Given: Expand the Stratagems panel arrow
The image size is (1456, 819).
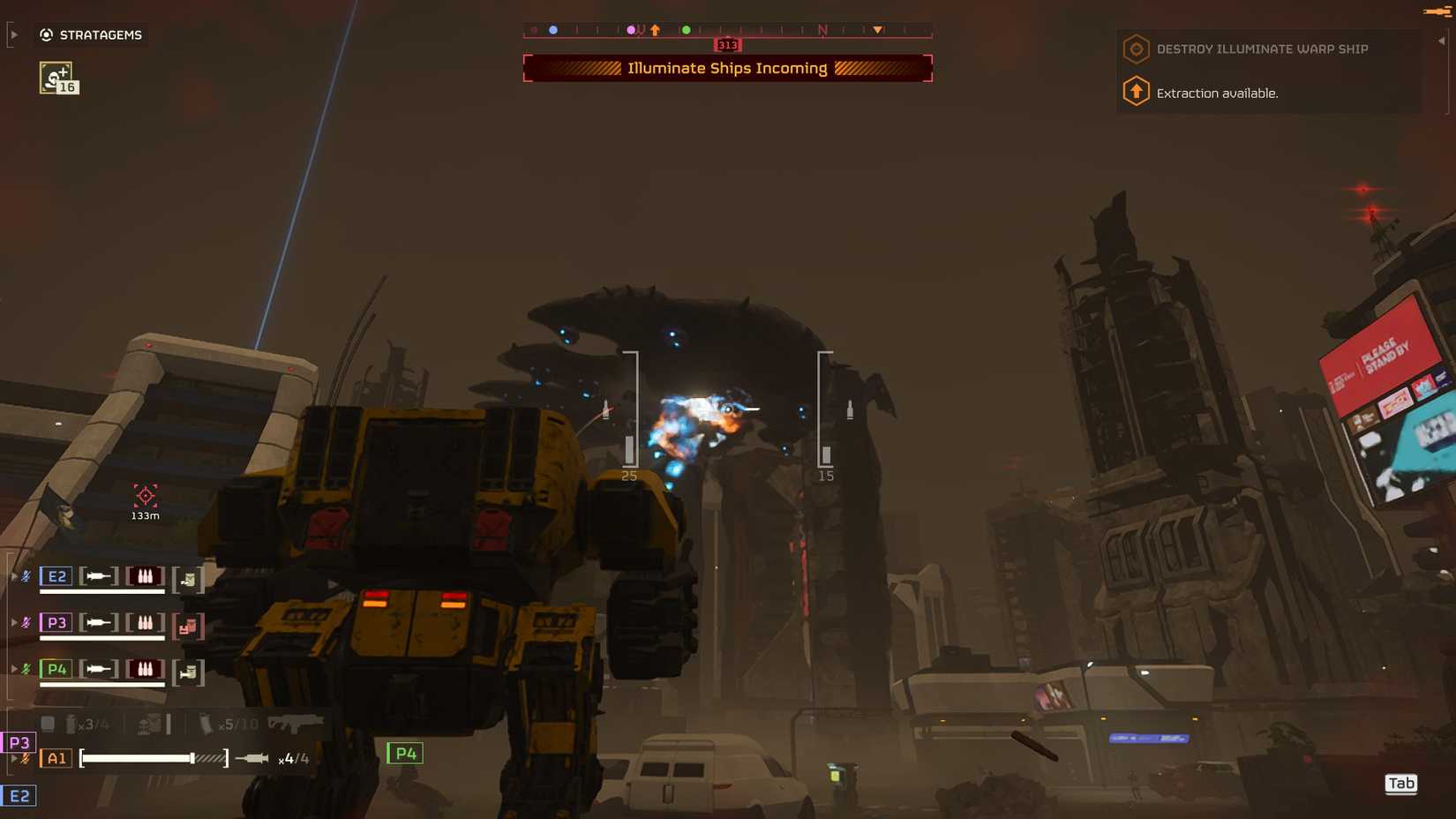Looking at the screenshot, I should [x=12, y=34].
